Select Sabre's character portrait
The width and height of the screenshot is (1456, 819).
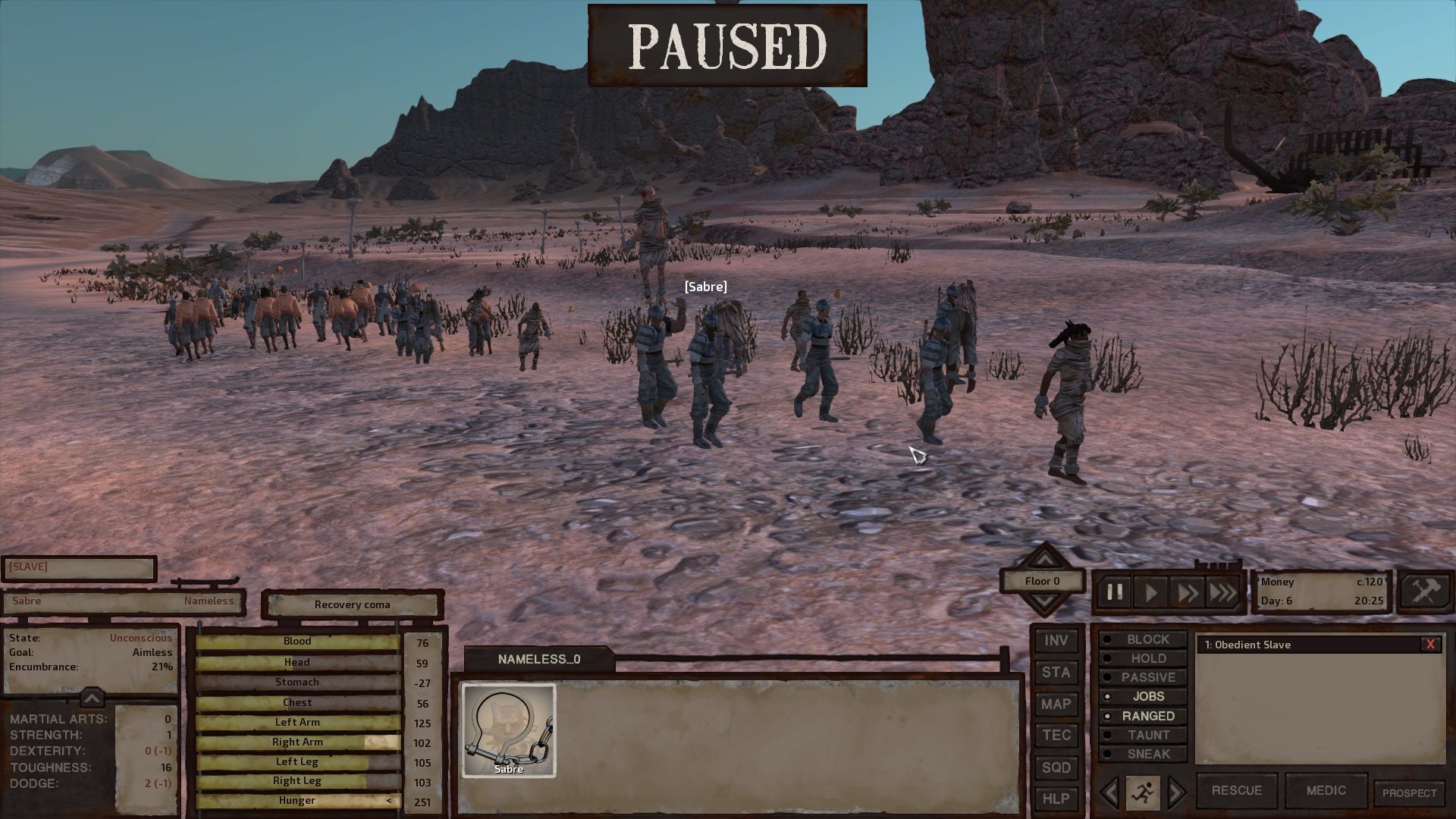pyautogui.click(x=508, y=730)
